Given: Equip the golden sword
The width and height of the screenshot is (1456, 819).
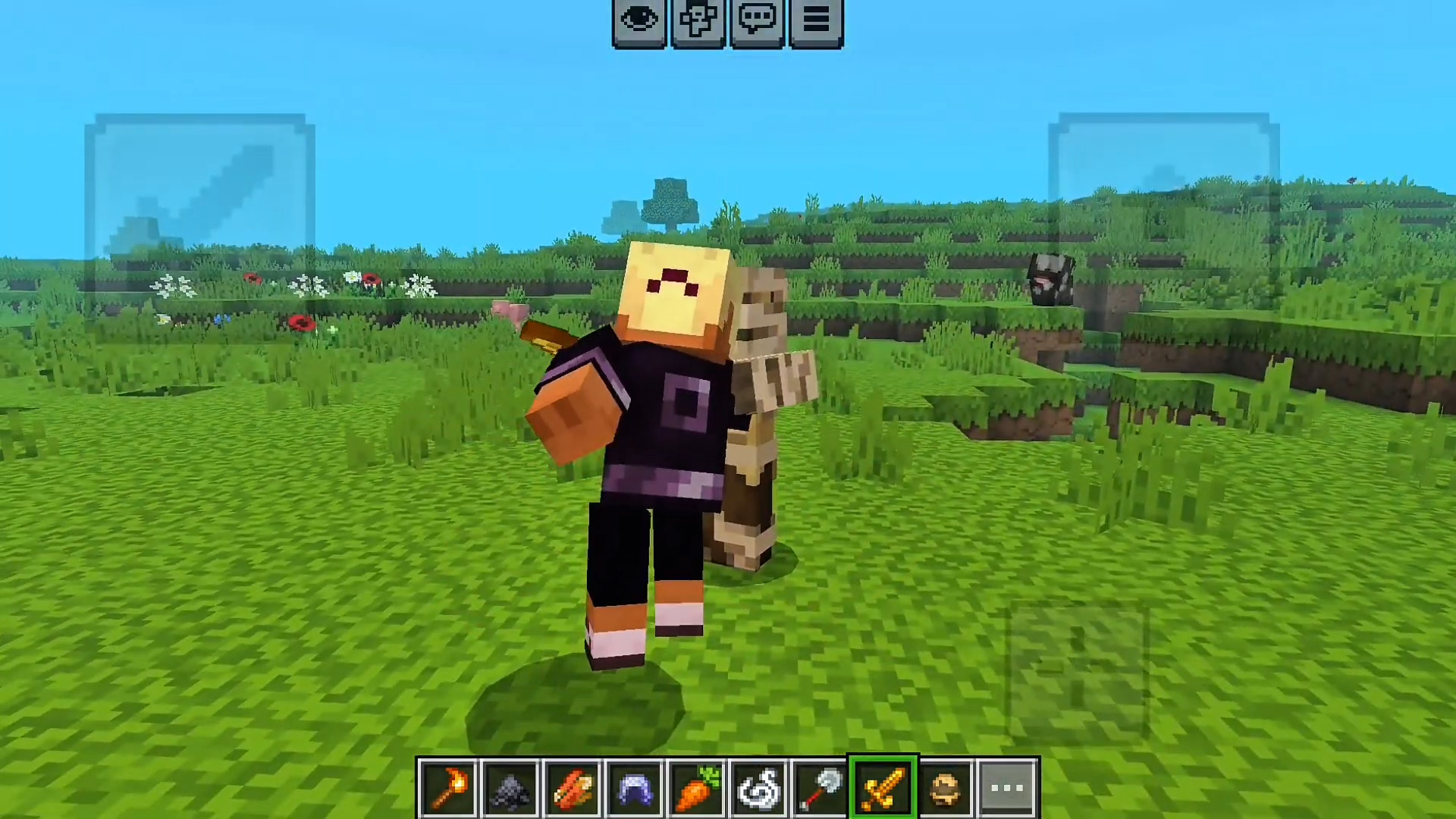Looking at the screenshot, I should (x=883, y=786).
